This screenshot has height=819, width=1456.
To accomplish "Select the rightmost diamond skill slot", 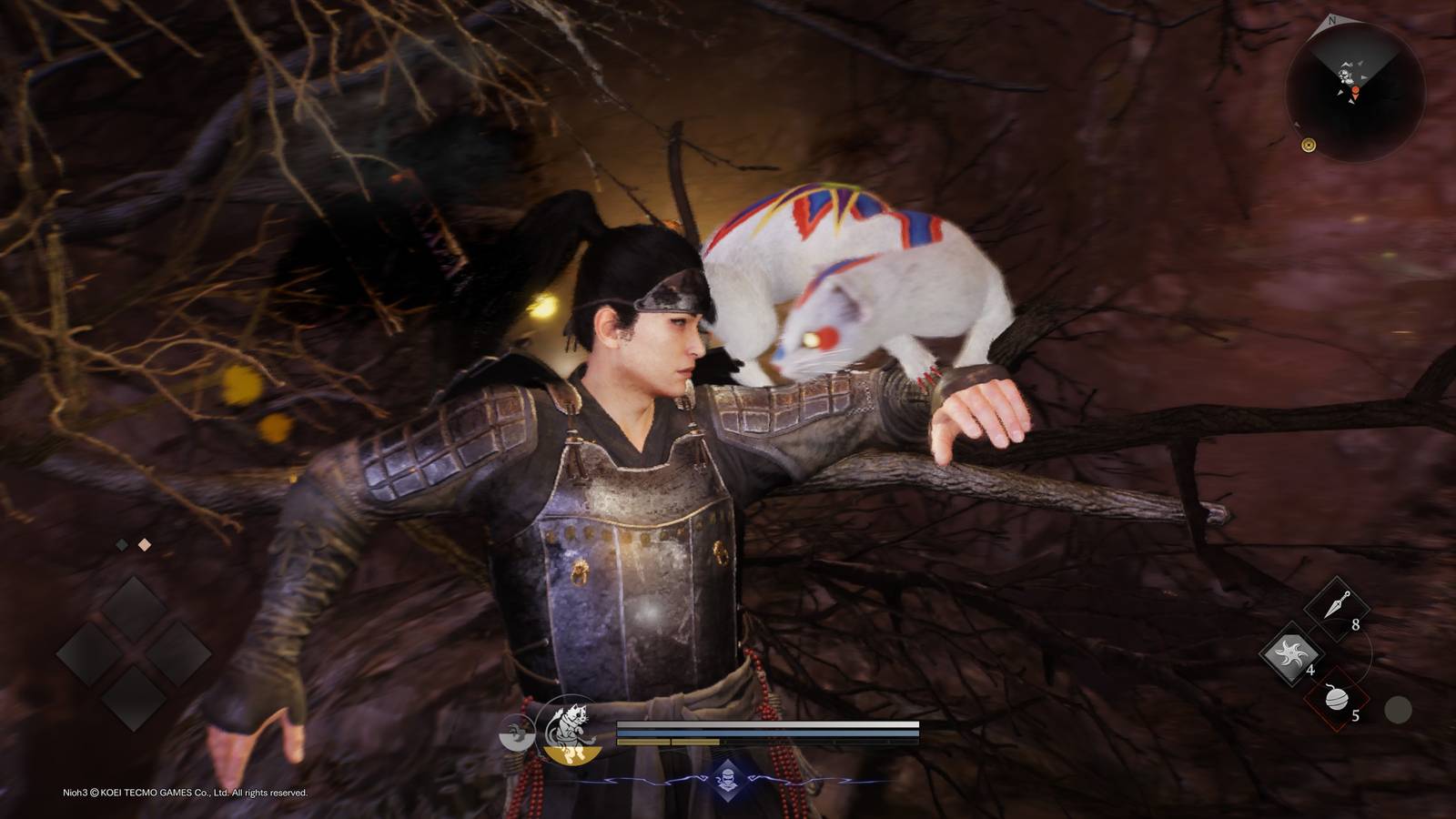I will pos(179,652).
